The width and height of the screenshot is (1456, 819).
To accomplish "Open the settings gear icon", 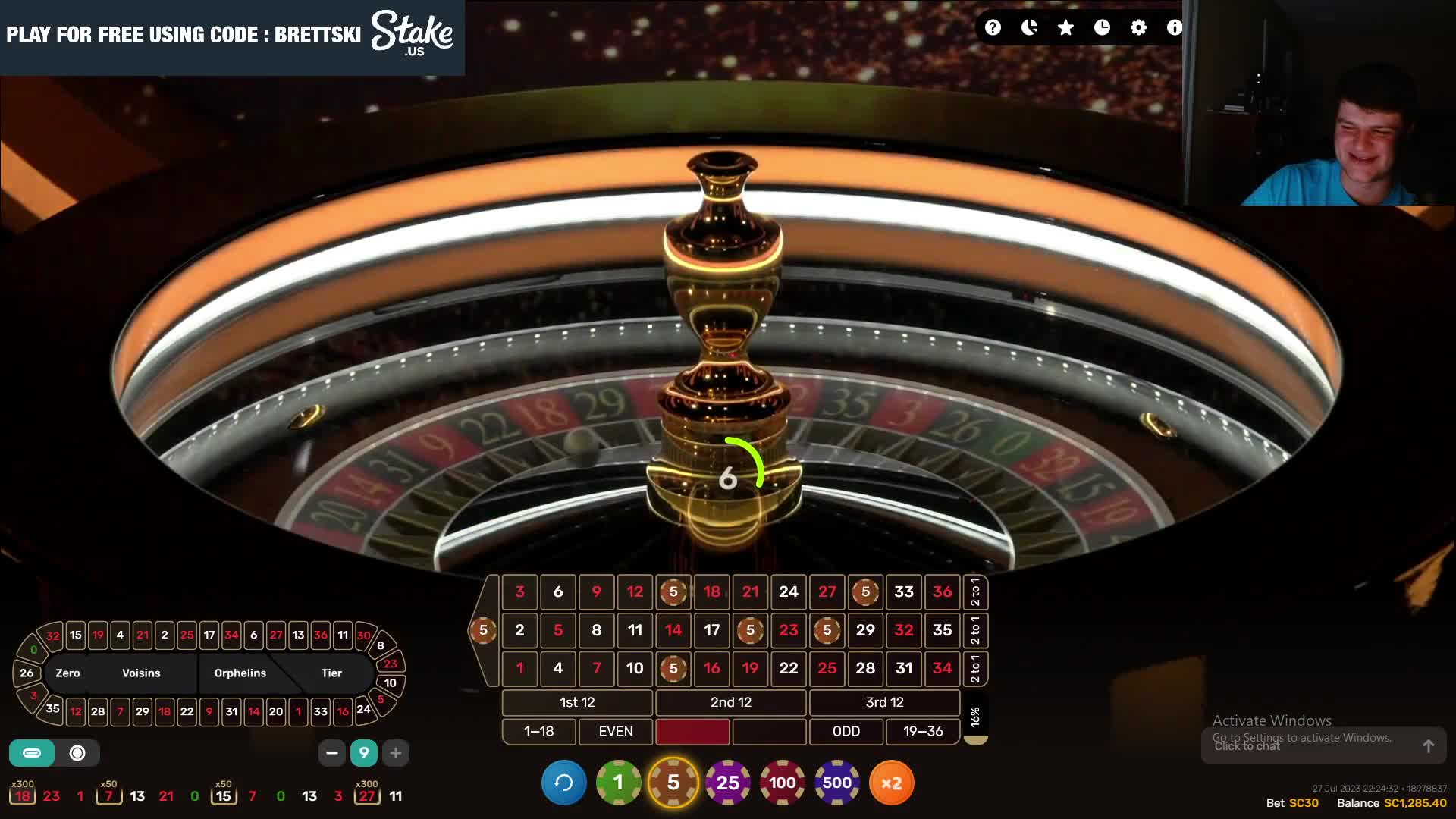I will pos(1138,28).
